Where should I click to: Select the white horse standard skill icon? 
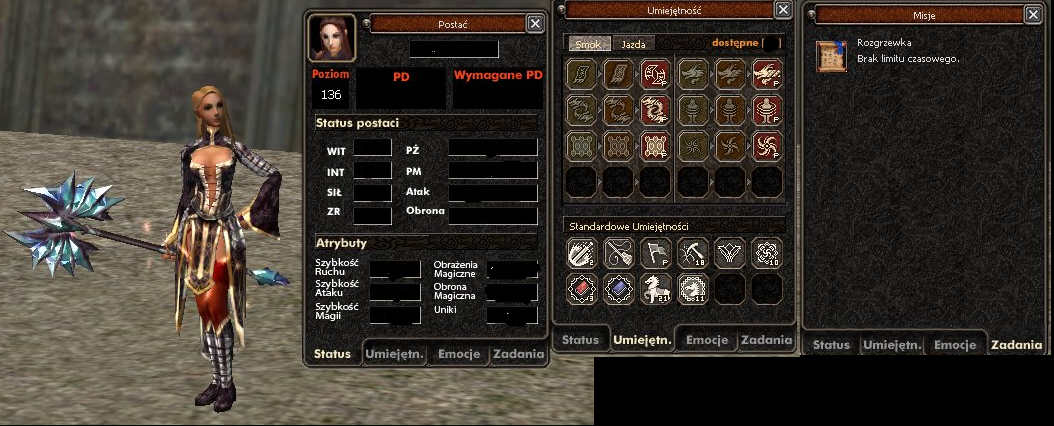coord(655,289)
